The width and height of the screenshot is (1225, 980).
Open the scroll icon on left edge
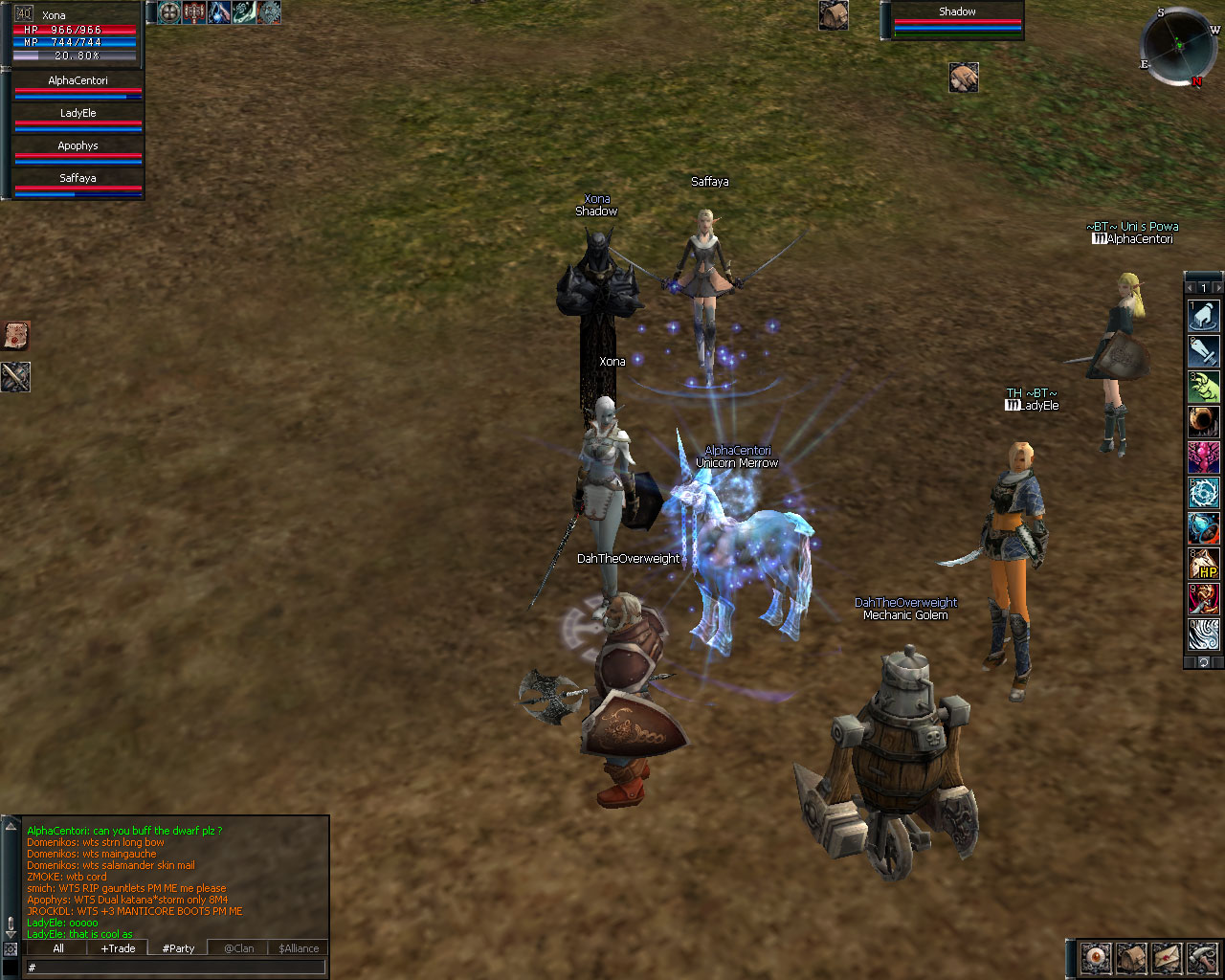pos(16,336)
